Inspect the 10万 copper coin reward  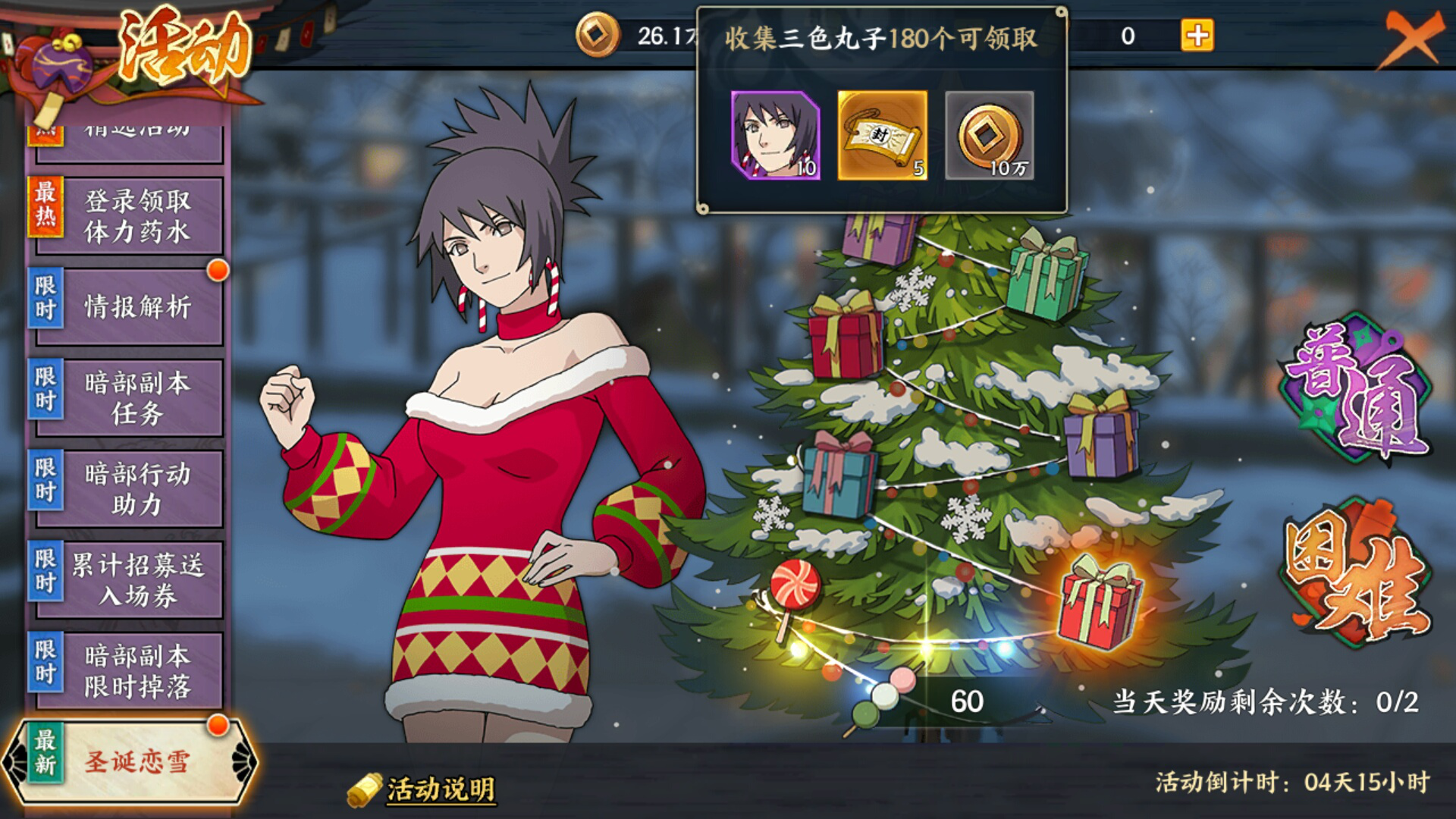click(x=989, y=135)
